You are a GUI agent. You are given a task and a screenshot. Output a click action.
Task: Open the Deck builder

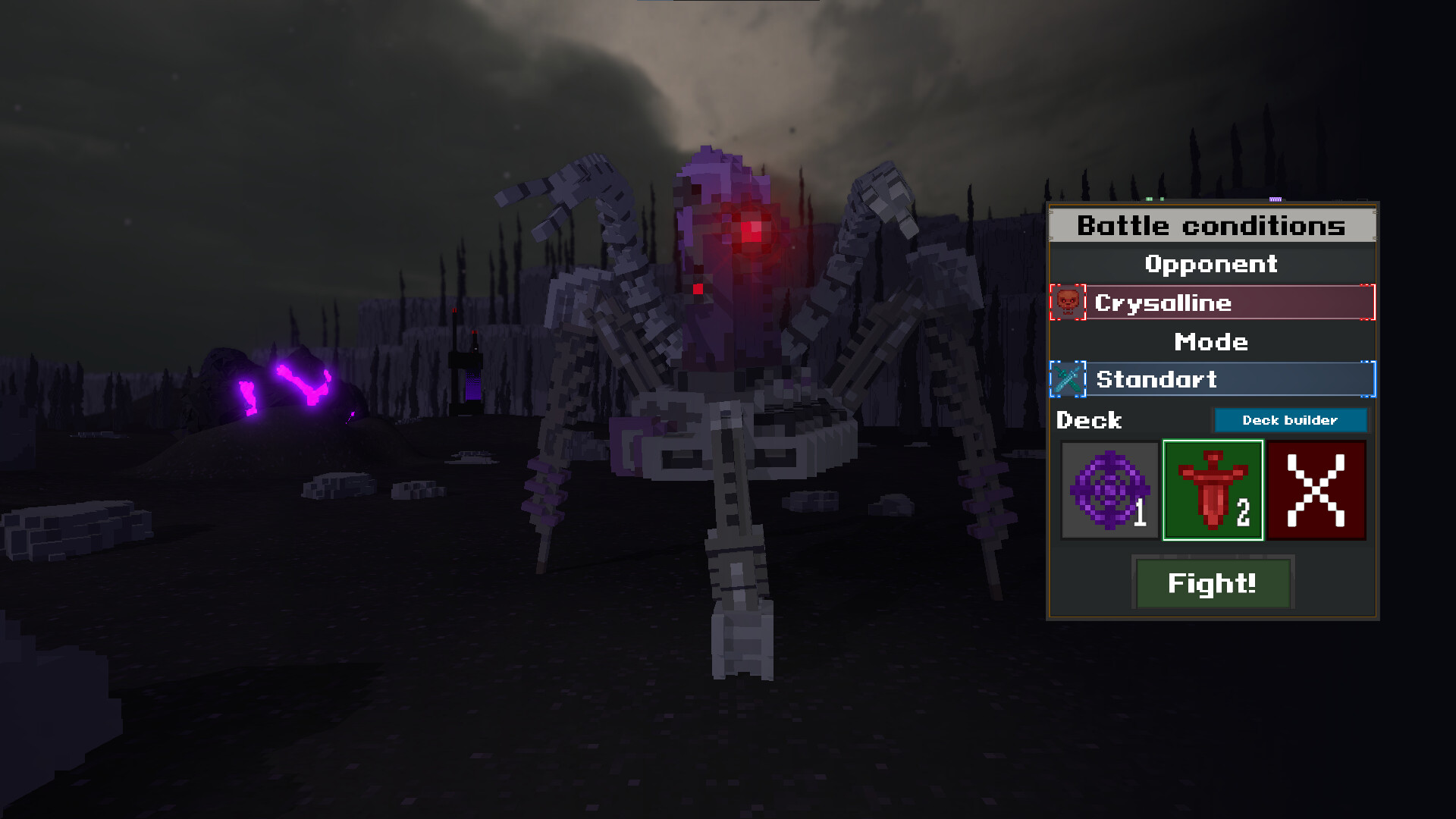1289,420
